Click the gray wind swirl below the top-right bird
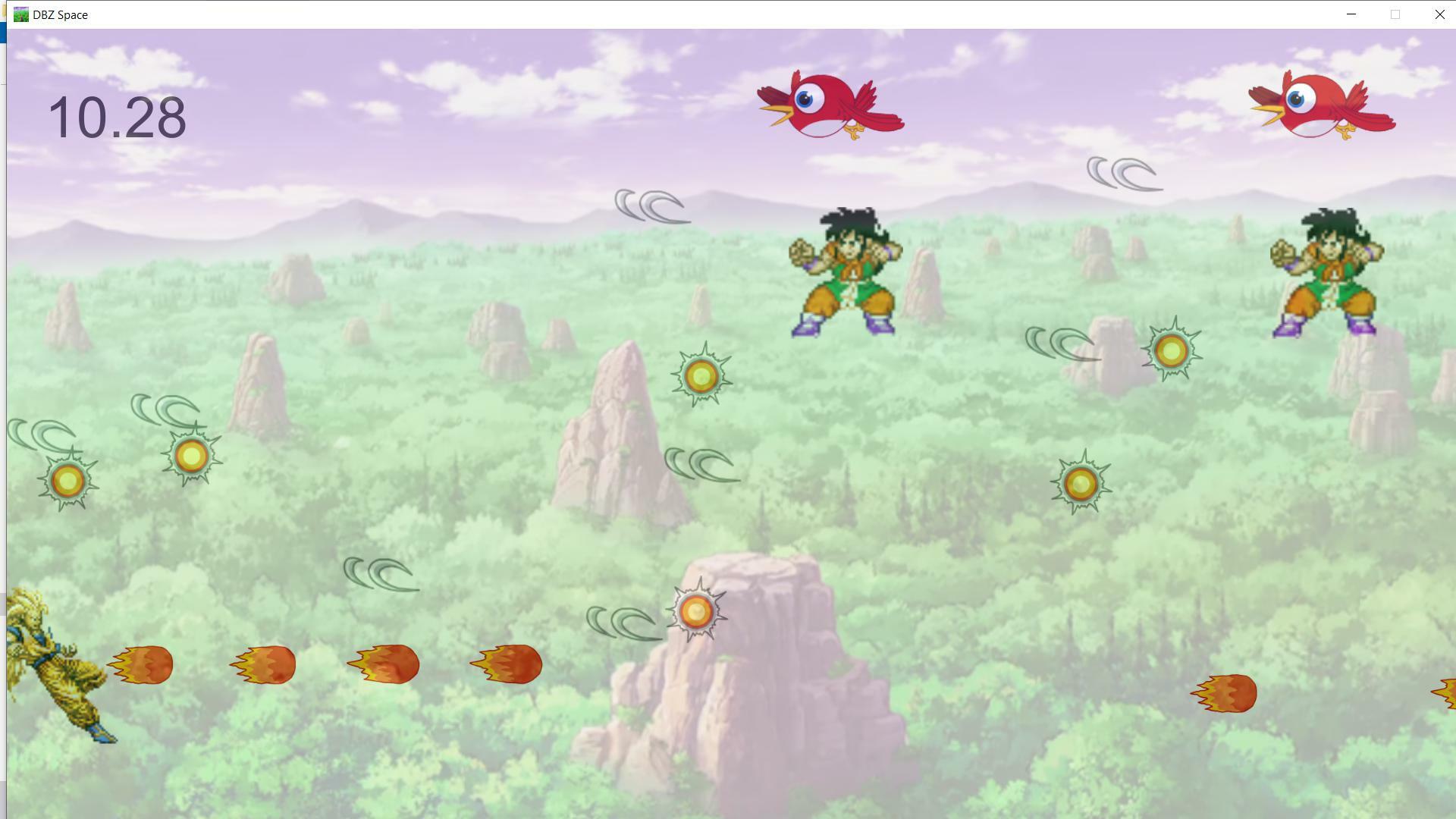 tap(1122, 173)
